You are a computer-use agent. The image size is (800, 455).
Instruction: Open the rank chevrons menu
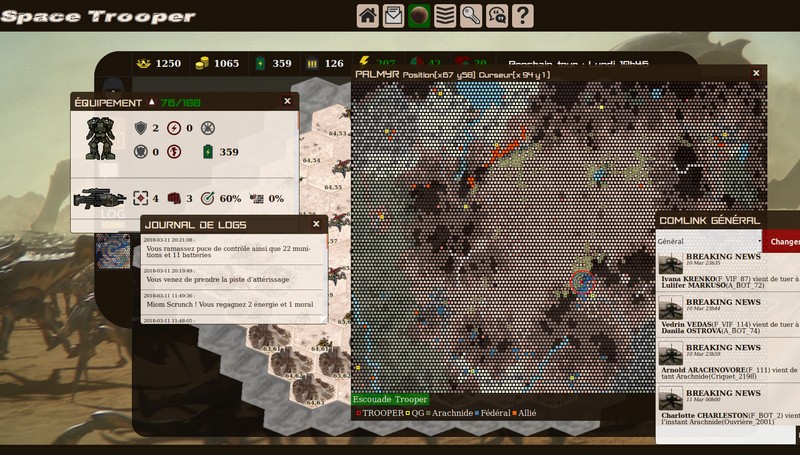(446, 15)
